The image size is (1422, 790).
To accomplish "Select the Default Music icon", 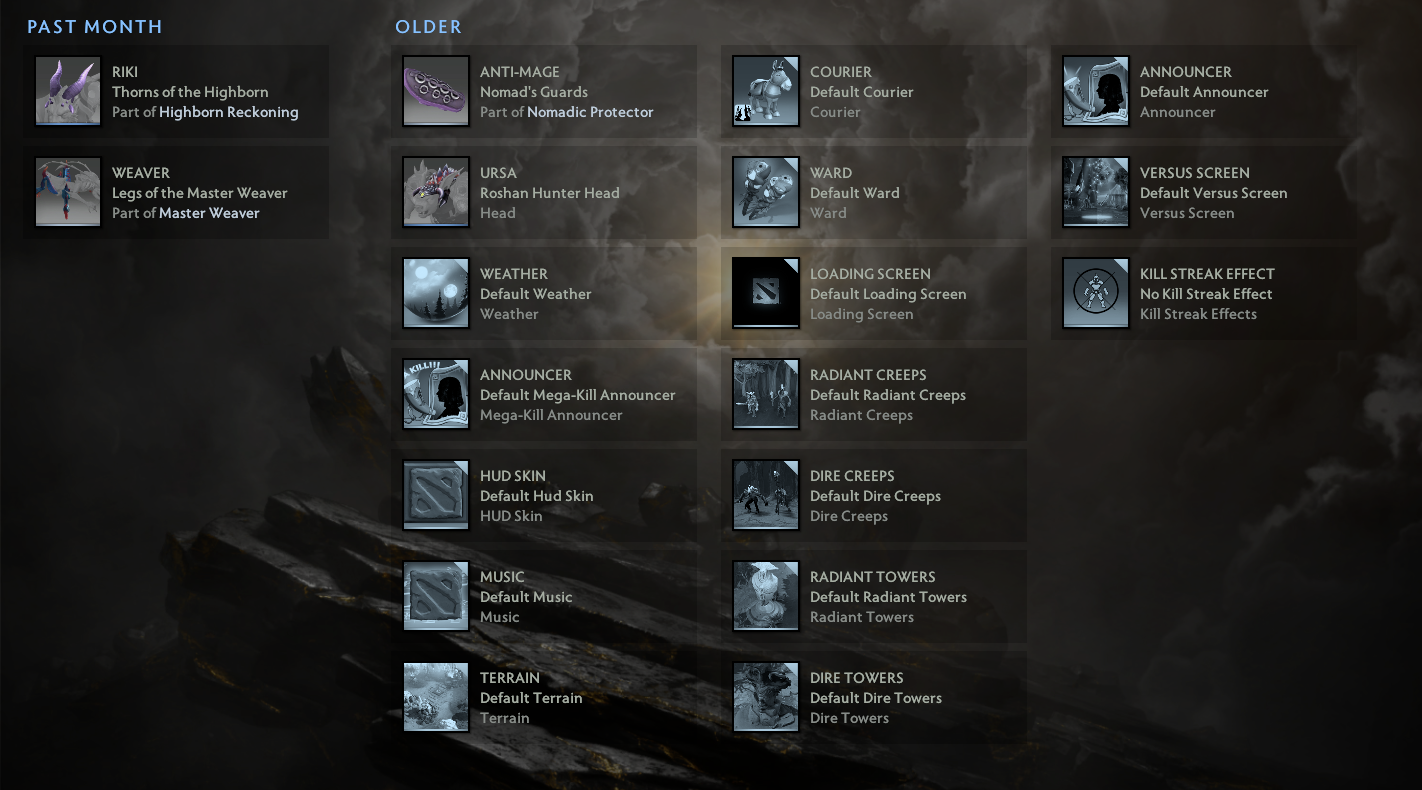I will [x=435, y=596].
